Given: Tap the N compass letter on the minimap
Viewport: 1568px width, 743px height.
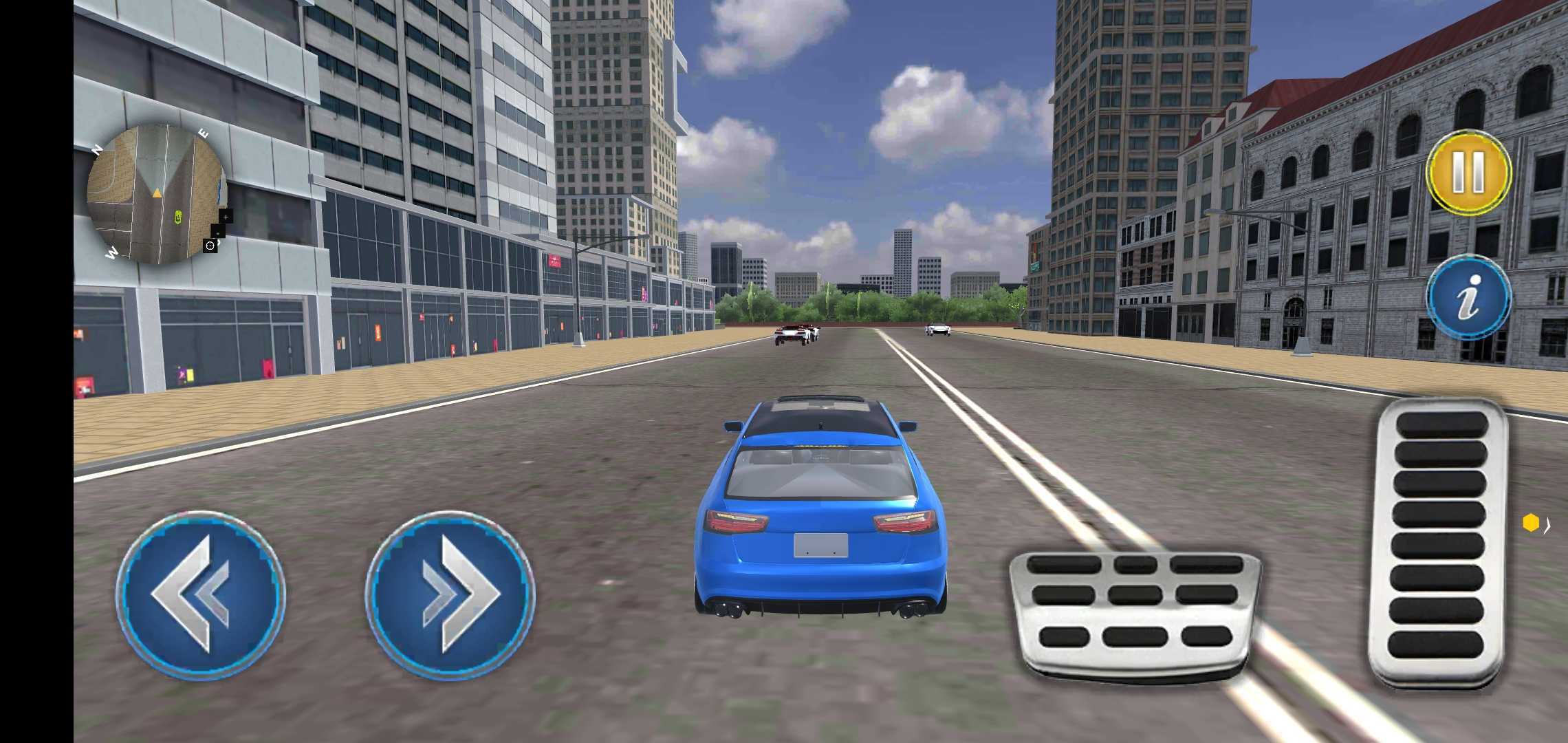Looking at the screenshot, I should coord(96,148).
